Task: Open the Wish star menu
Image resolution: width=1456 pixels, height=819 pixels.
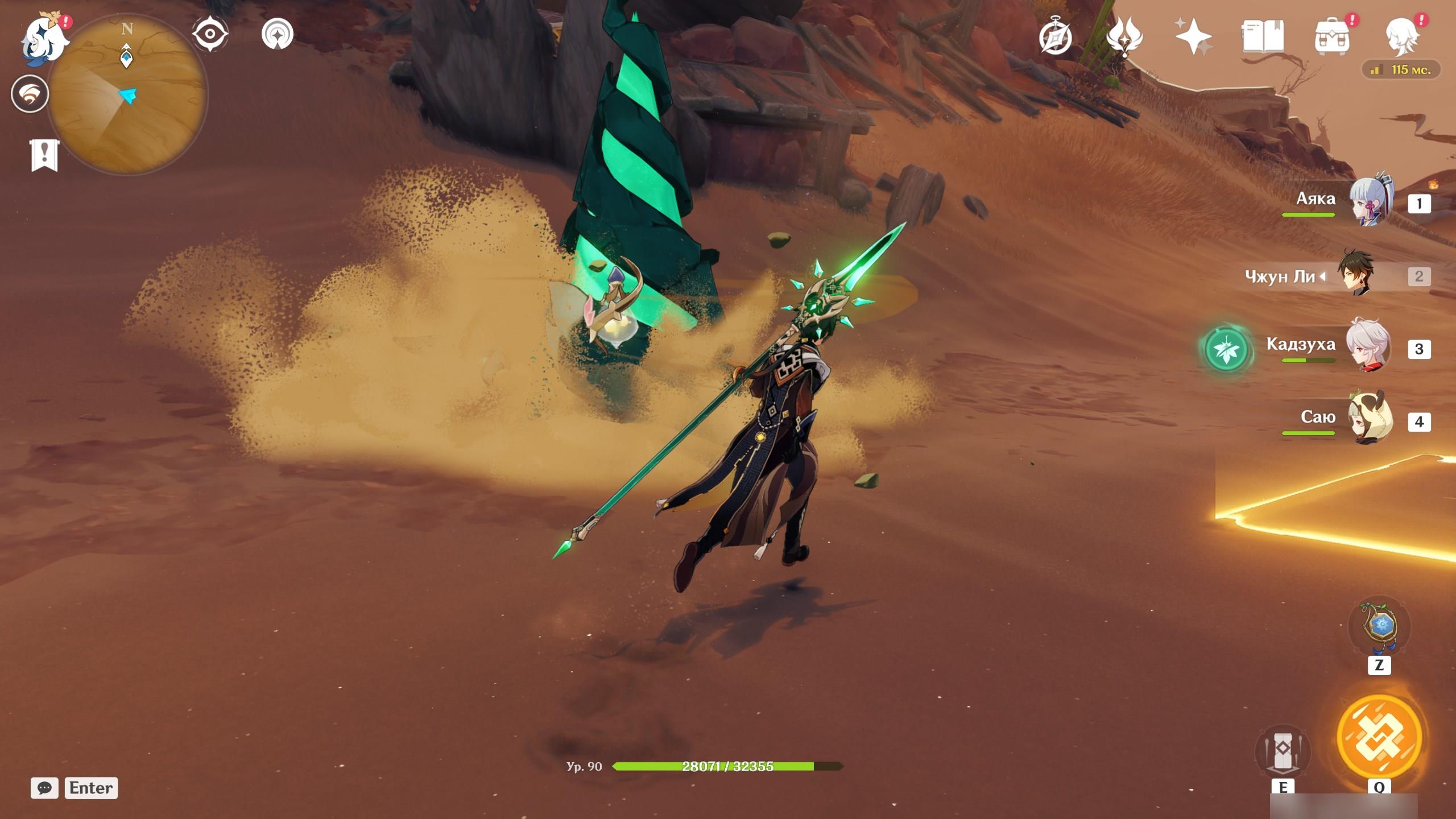Action: 1193,36
